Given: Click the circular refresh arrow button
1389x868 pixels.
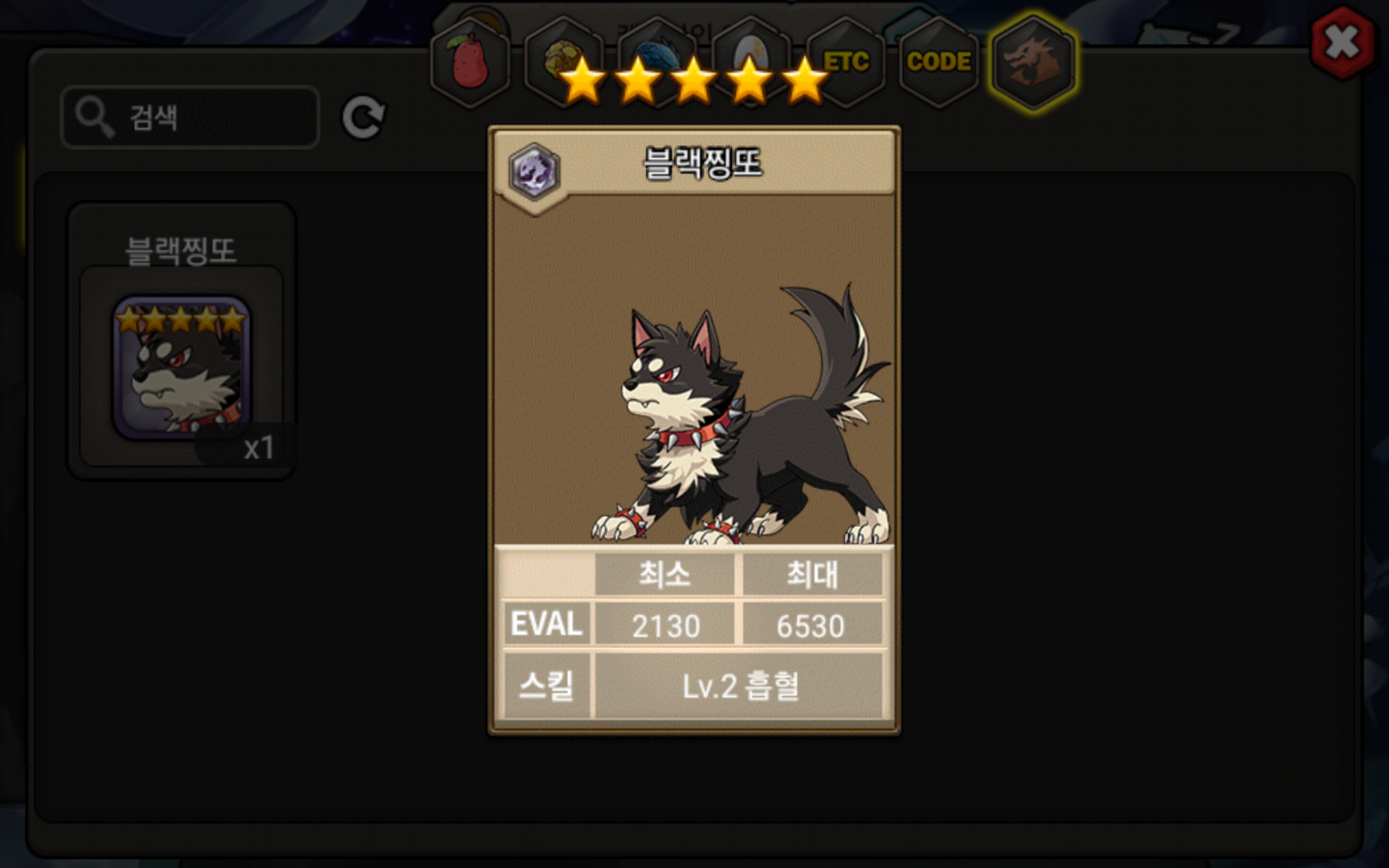Looking at the screenshot, I should [x=362, y=118].
